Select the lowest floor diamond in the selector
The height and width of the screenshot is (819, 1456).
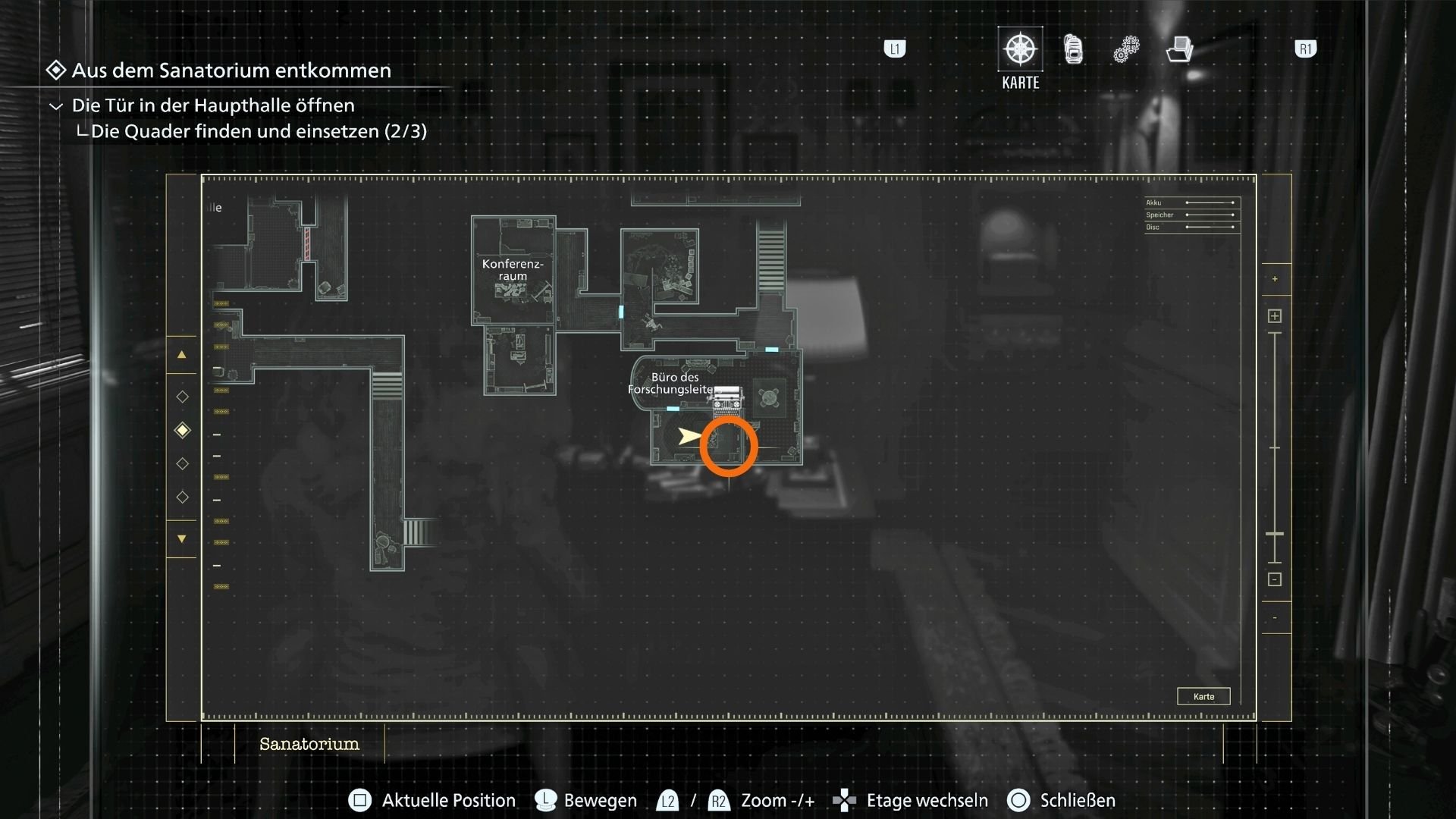point(182,497)
